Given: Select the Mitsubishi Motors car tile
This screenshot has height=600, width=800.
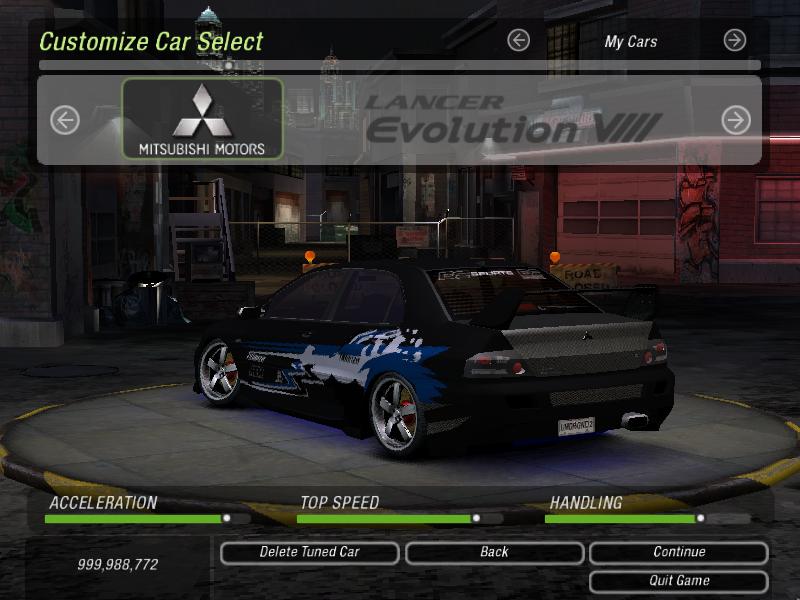Looking at the screenshot, I should point(203,120).
